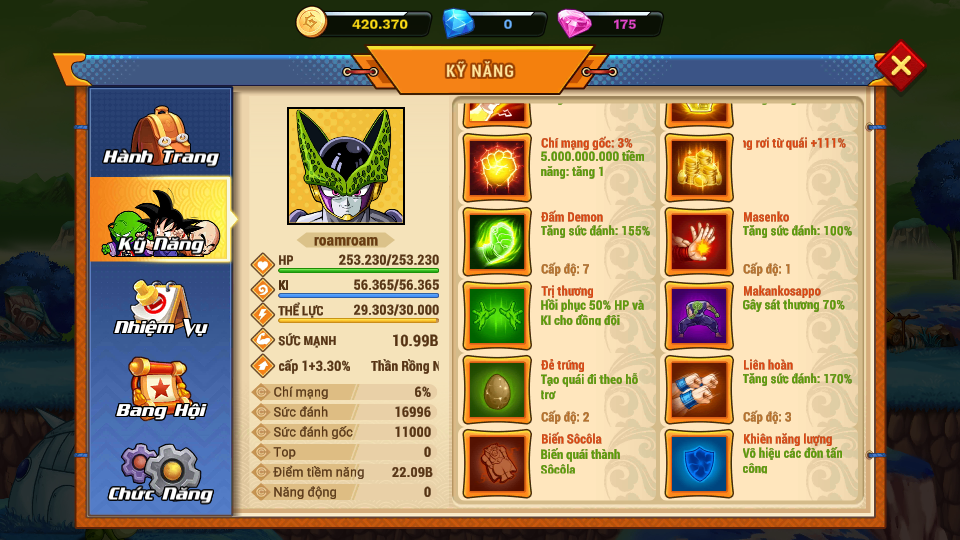This screenshot has height=540, width=960.
Task: Select the Trị thương healing skill
Action: tap(498, 315)
